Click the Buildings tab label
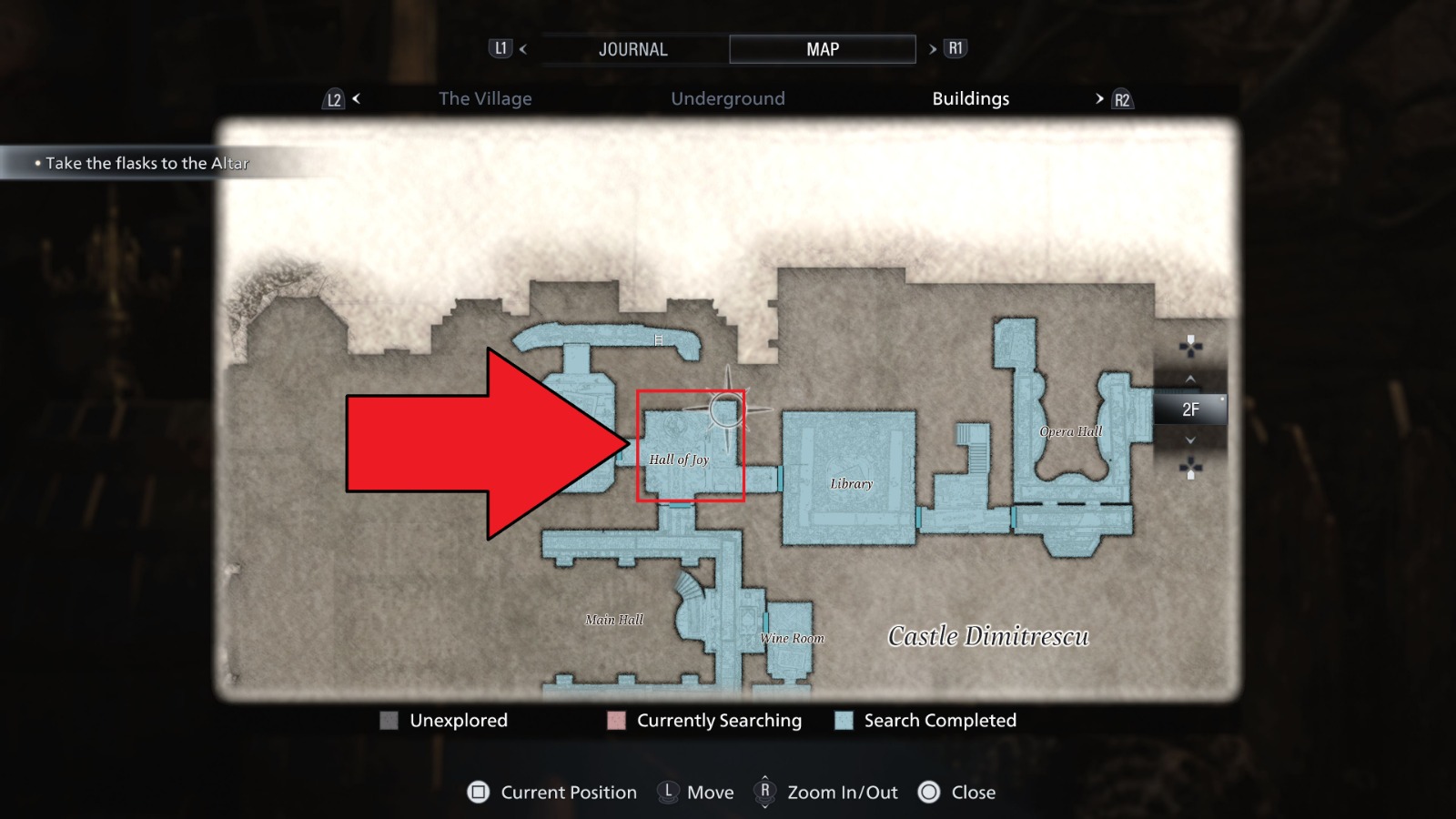 (x=970, y=98)
